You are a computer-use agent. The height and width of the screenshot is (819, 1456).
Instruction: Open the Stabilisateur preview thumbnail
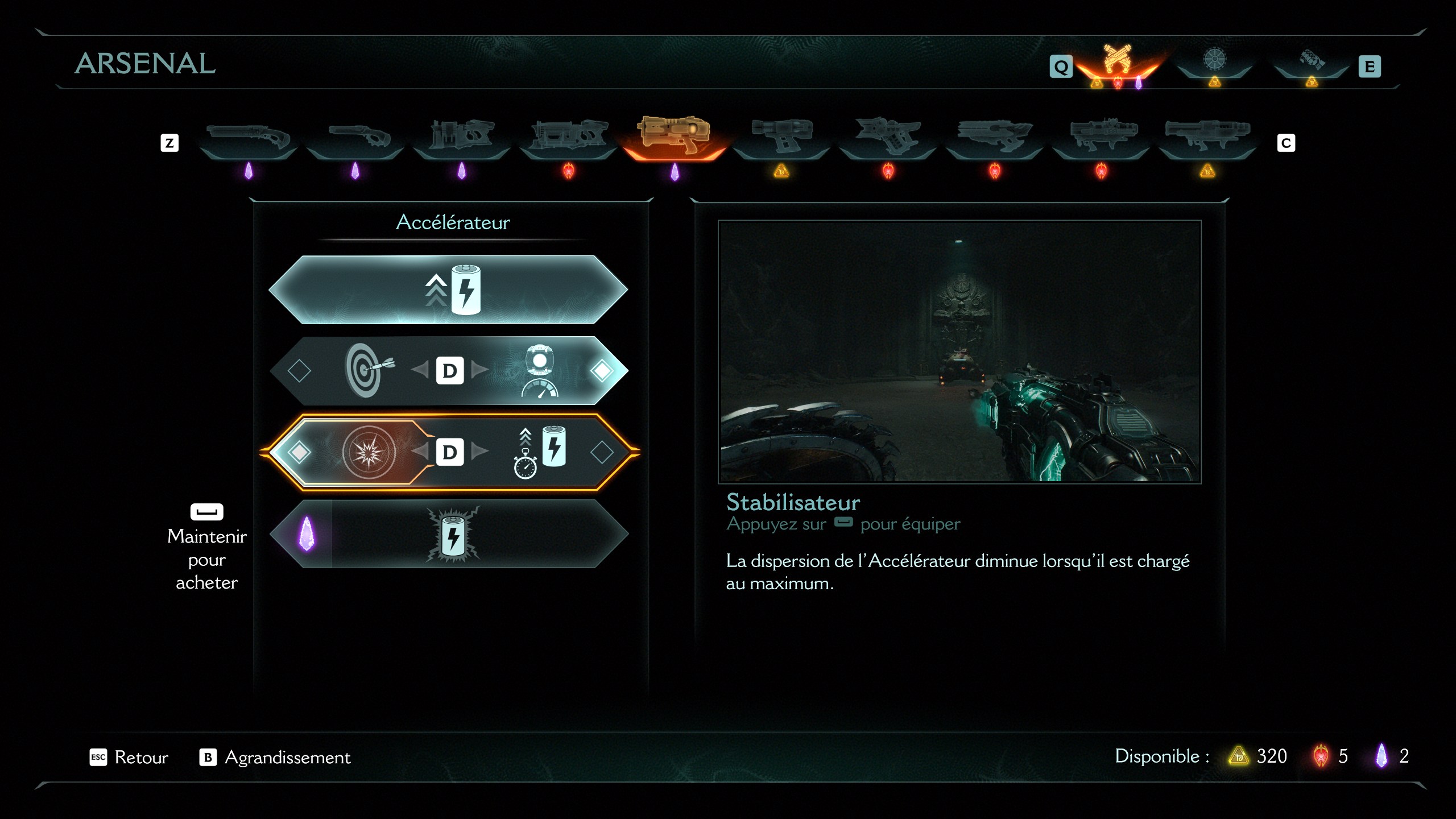[959, 351]
